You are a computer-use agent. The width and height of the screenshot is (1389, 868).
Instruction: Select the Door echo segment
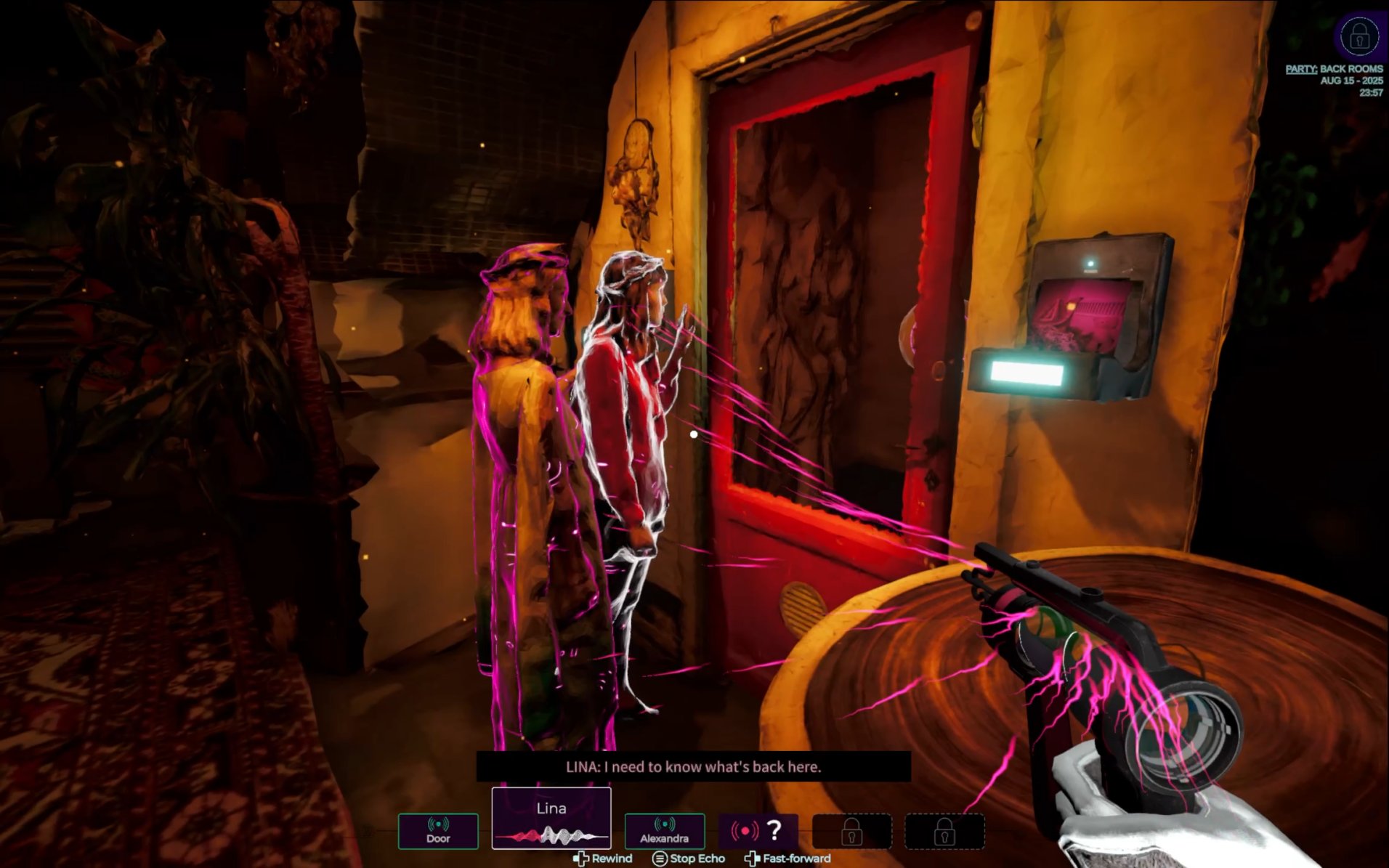[x=438, y=831]
